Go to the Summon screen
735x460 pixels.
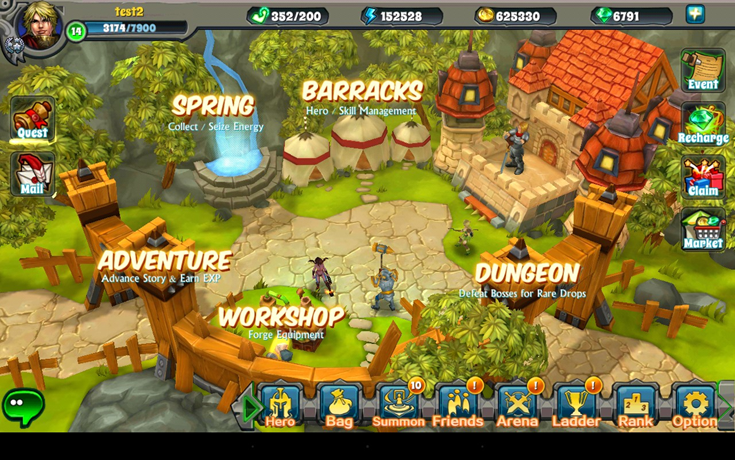[x=398, y=406]
